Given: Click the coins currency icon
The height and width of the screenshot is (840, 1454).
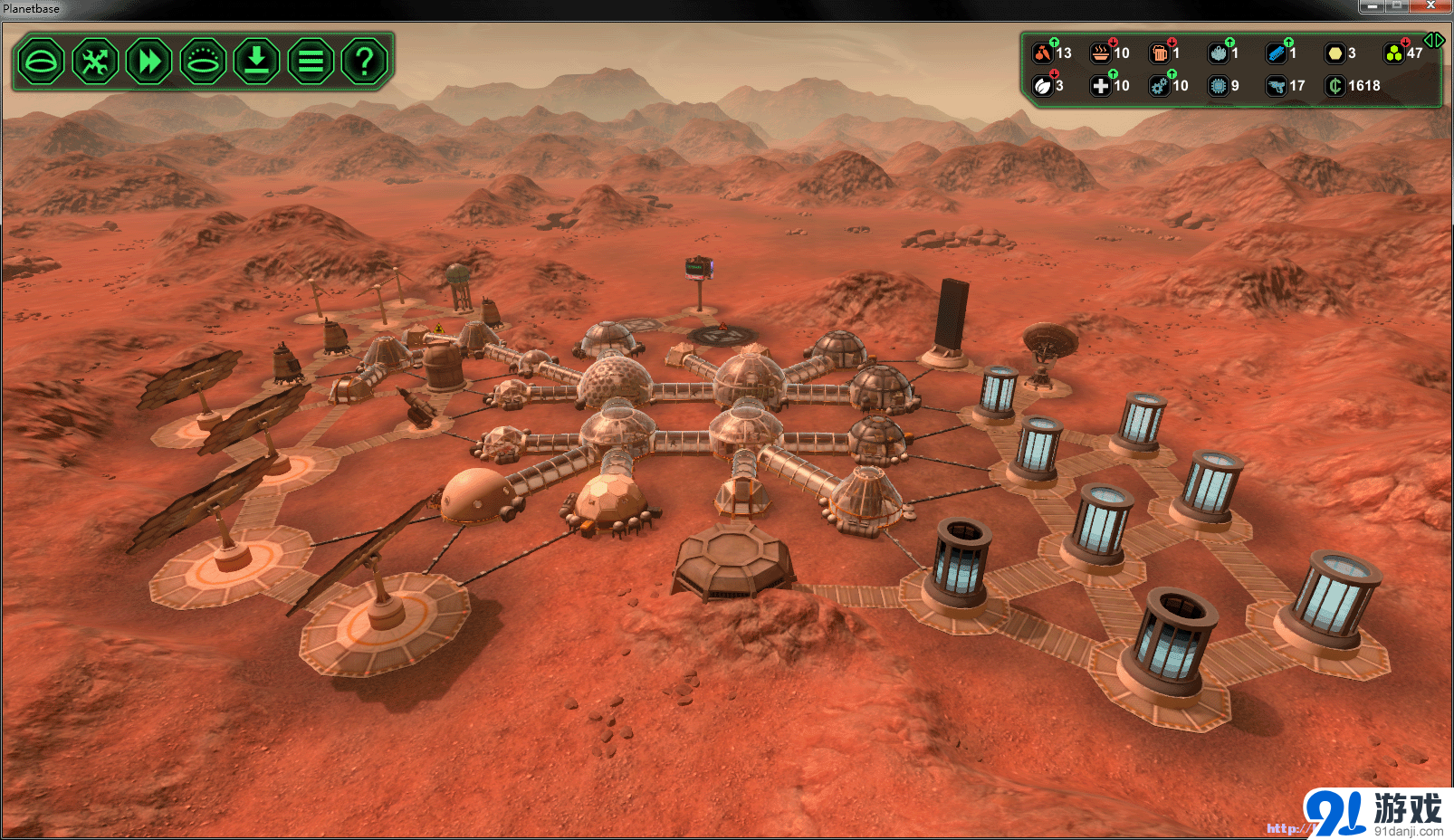Looking at the screenshot, I should click(x=1334, y=86).
